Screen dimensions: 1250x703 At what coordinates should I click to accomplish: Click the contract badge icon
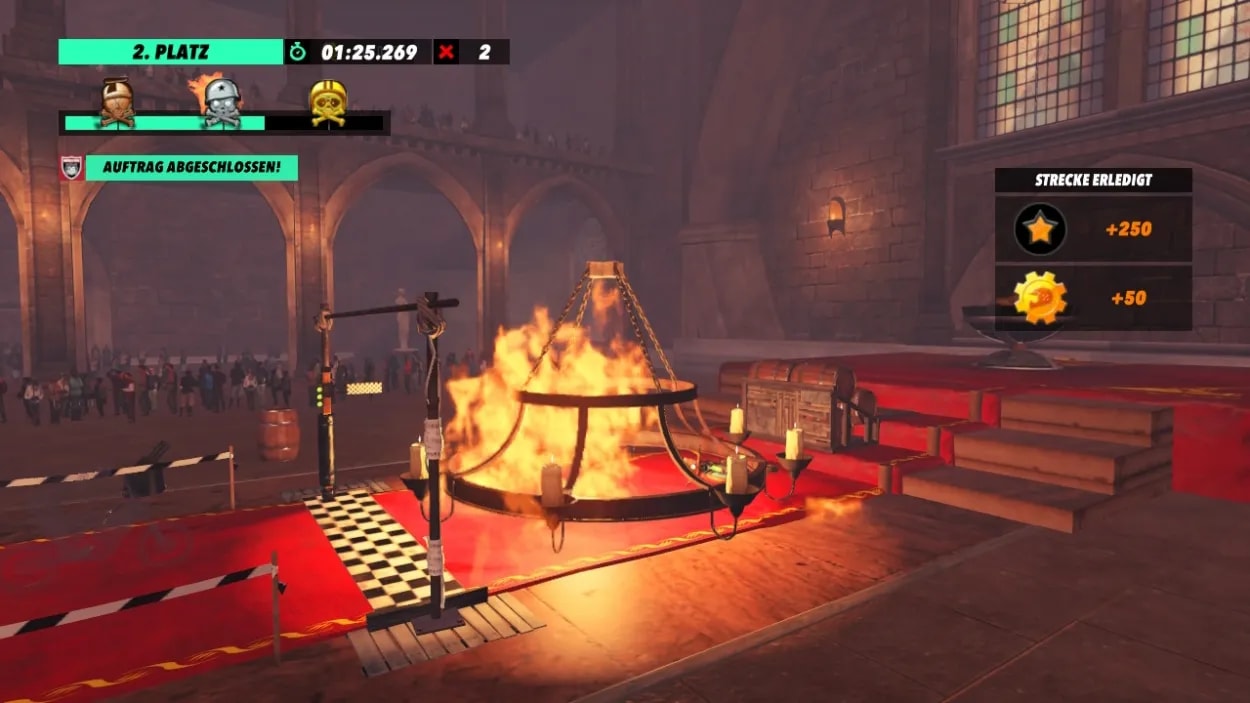[x=72, y=167]
